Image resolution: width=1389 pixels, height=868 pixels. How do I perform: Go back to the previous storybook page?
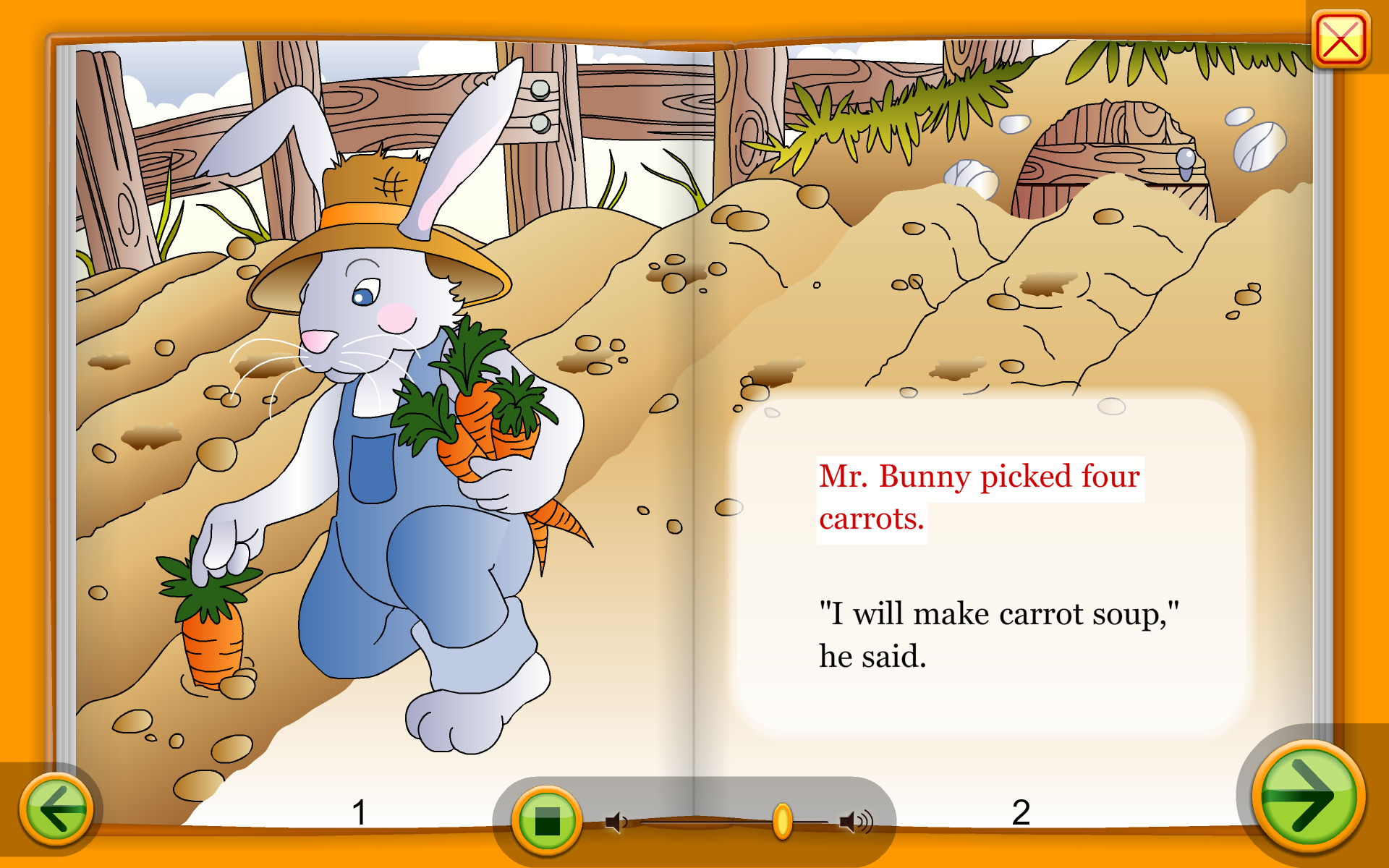tap(56, 808)
